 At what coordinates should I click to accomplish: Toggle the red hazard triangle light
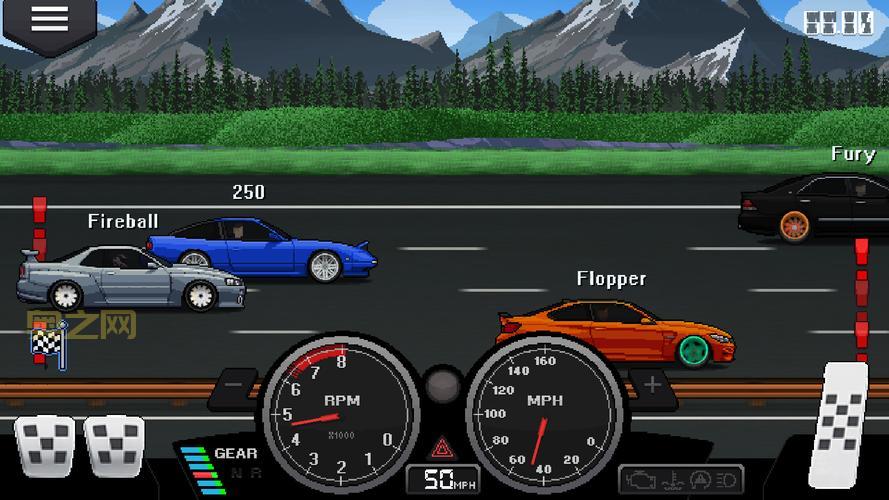[x=439, y=446]
